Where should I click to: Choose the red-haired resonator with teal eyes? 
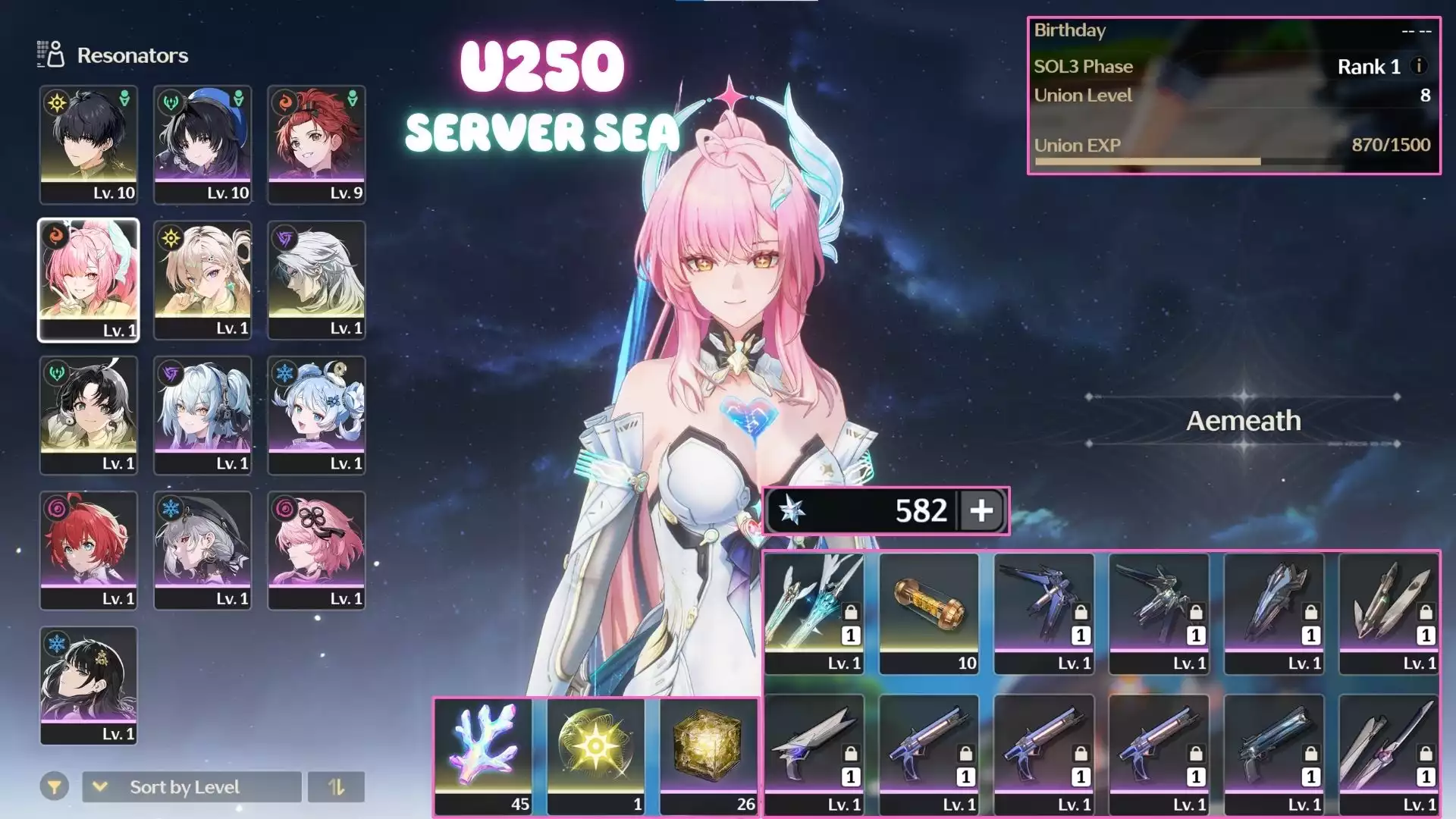coord(89,550)
